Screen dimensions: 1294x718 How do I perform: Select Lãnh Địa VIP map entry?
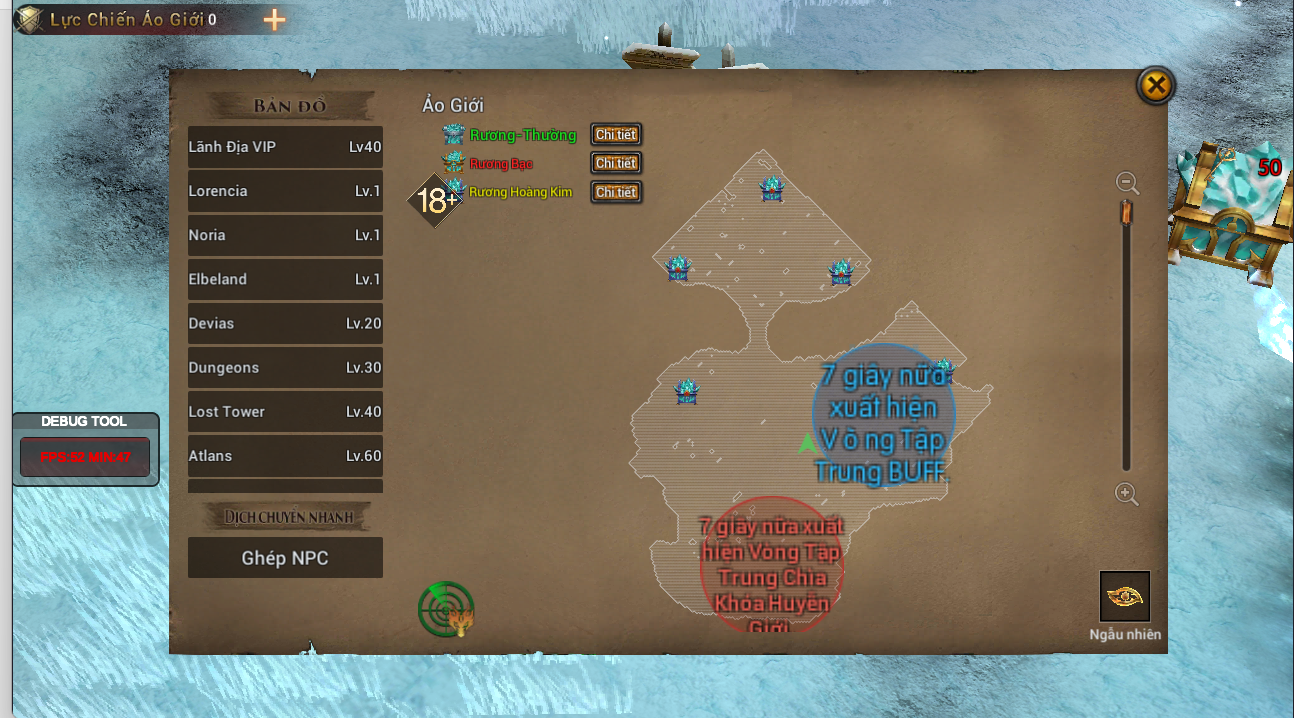click(285, 147)
